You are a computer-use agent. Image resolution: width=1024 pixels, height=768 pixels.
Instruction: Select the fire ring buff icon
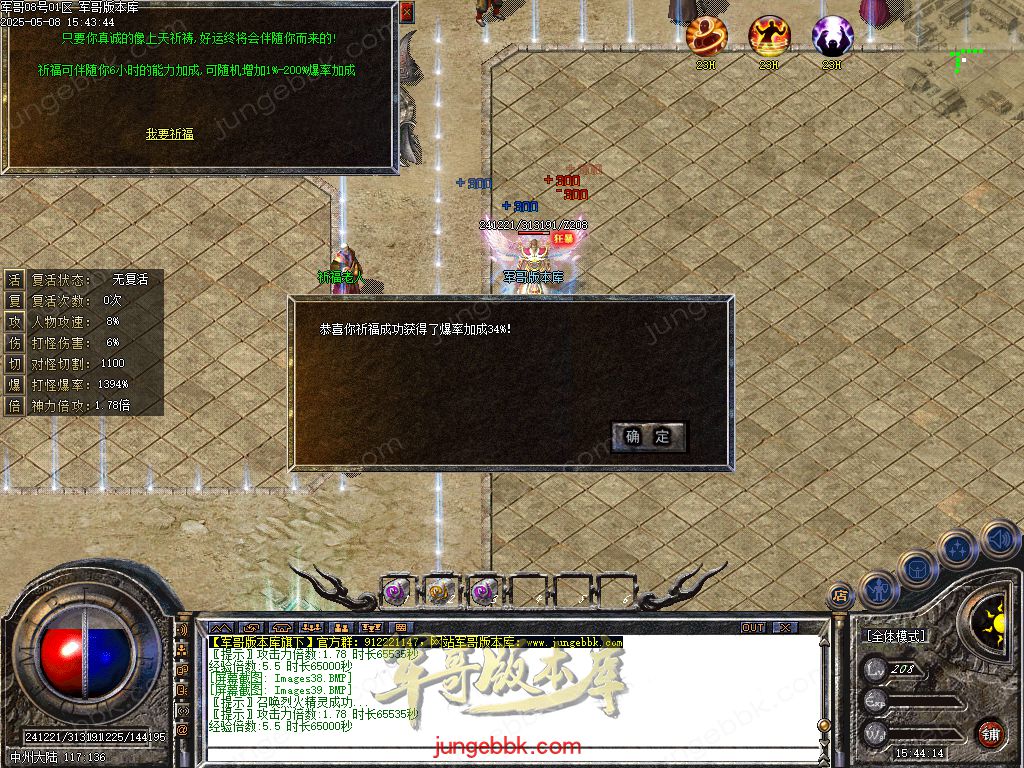click(x=707, y=36)
